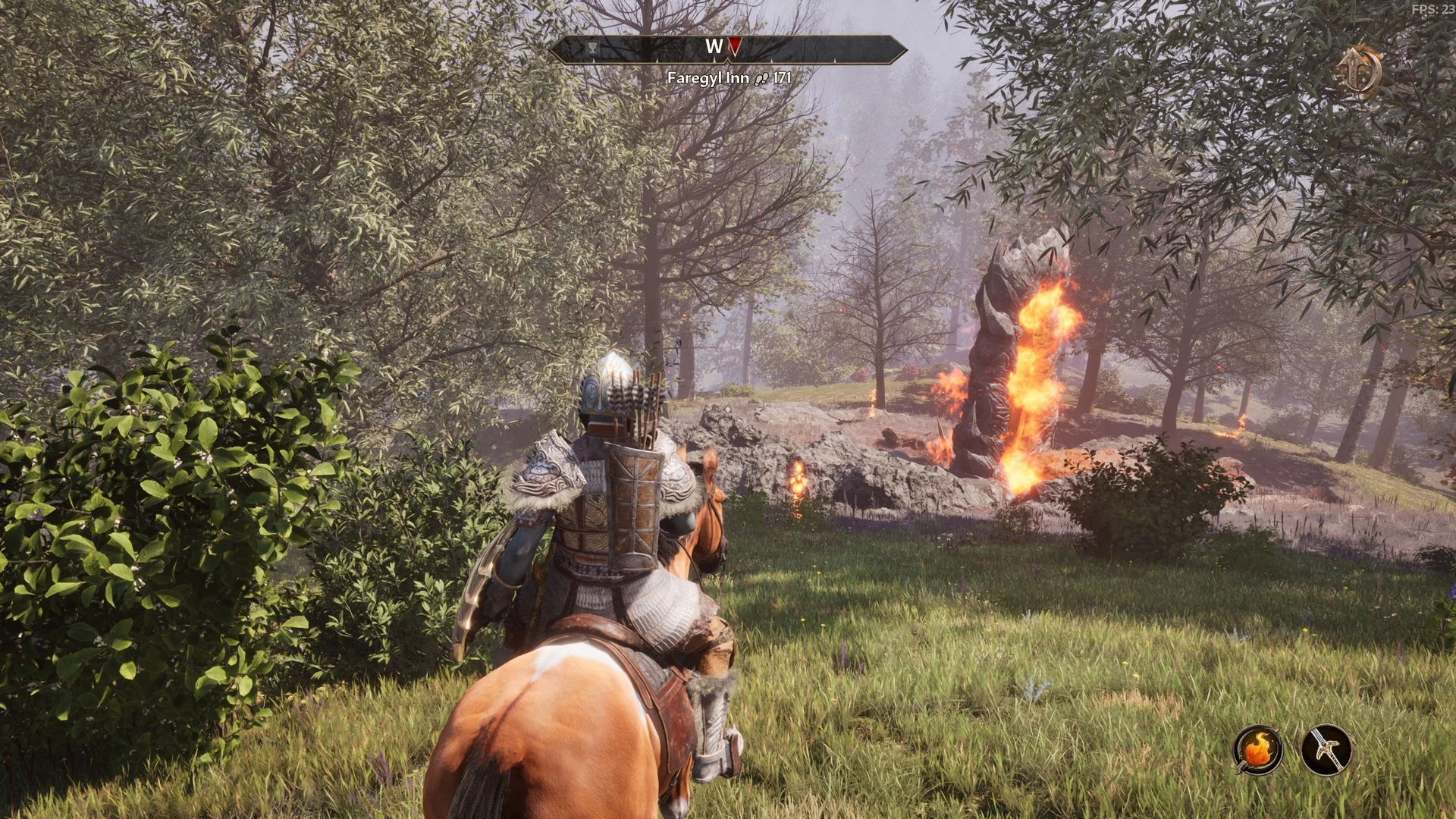Select the Faregyl Inn objective label
This screenshot has height=819, width=1456.
click(708, 77)
